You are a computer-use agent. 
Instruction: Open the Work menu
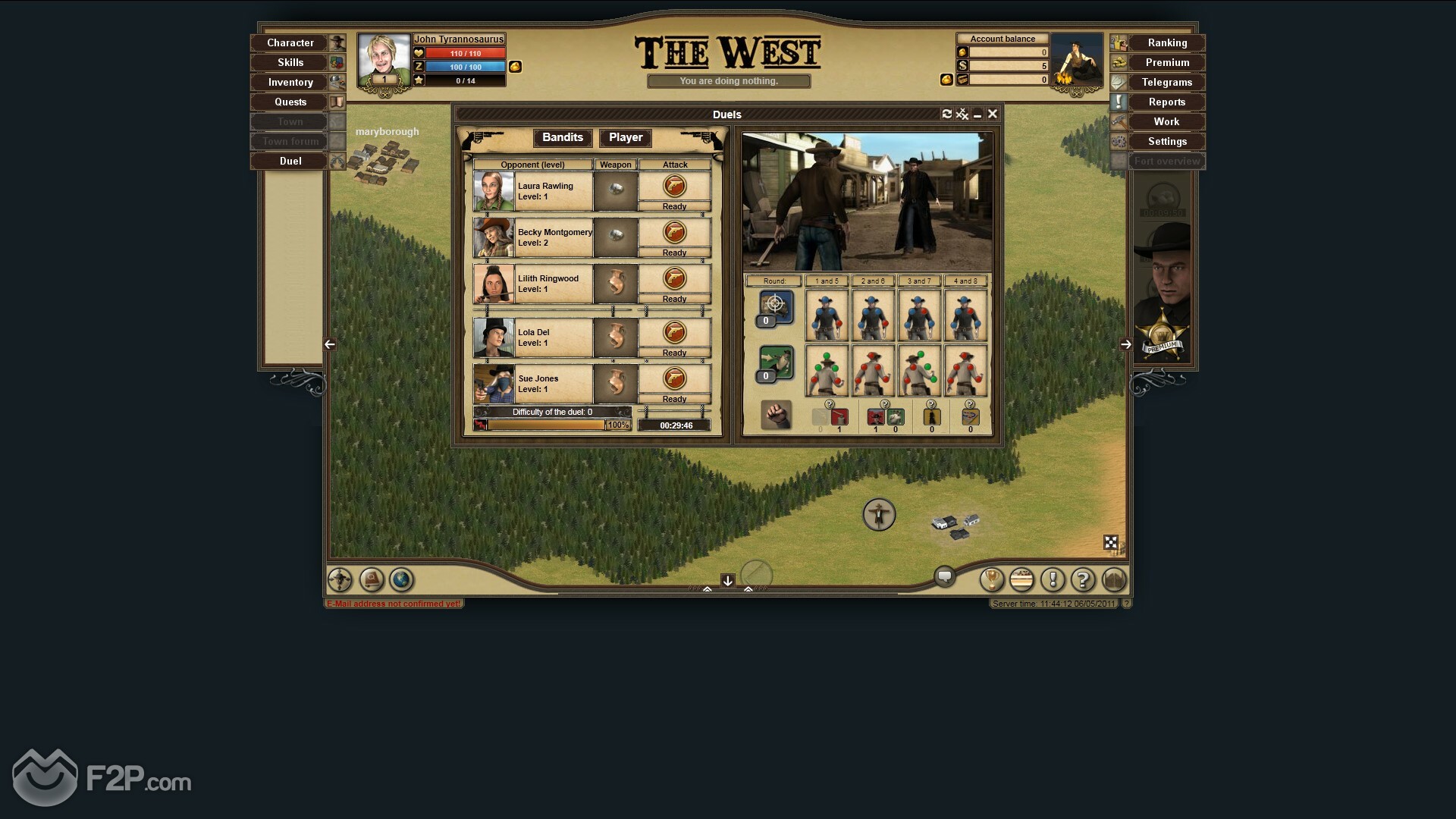tap(1166, 122)
